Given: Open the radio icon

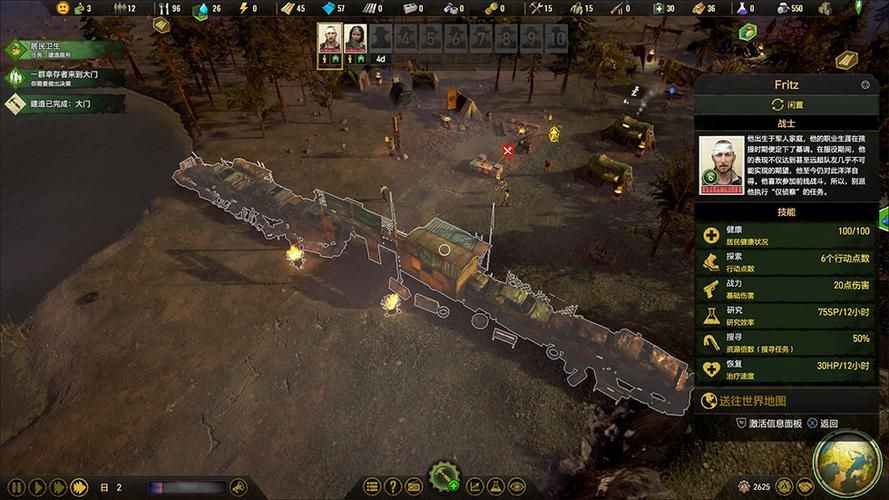Looking at the screenshot, I should tap(414, 487).
